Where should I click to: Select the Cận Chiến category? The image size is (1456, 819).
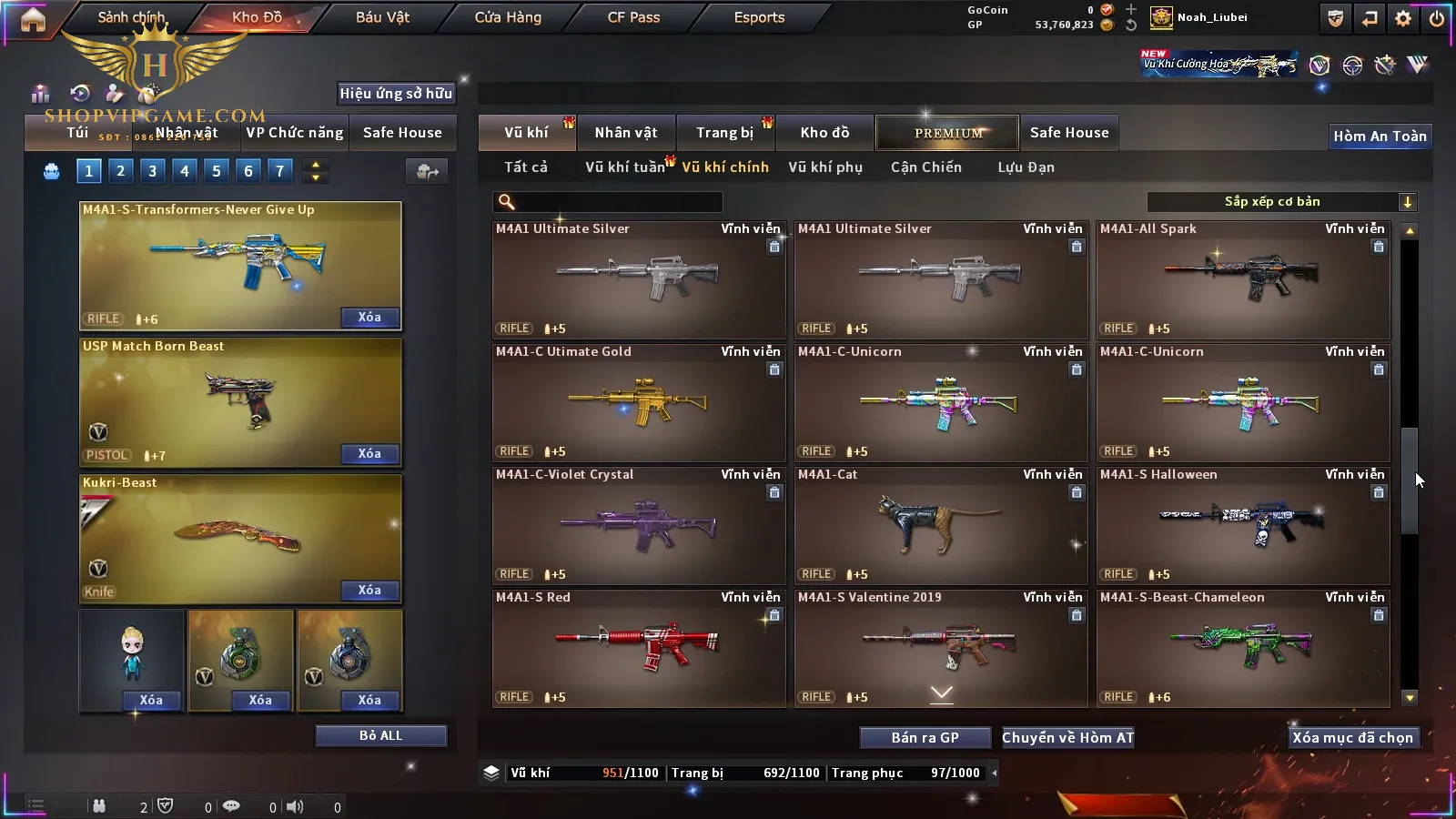tap(925, 167)
